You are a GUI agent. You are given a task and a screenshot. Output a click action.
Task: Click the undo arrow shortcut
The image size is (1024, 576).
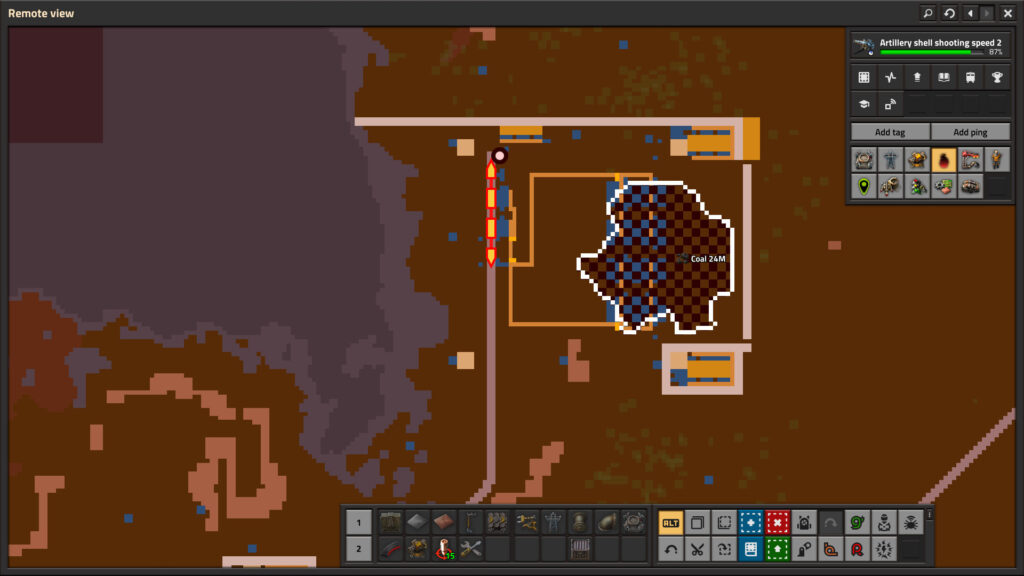tap(671, 549)
